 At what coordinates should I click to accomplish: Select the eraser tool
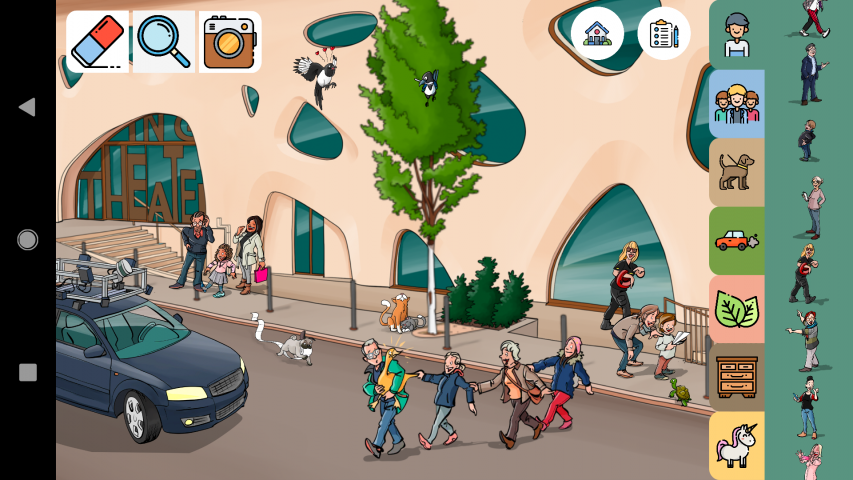[x=97, y=42]
